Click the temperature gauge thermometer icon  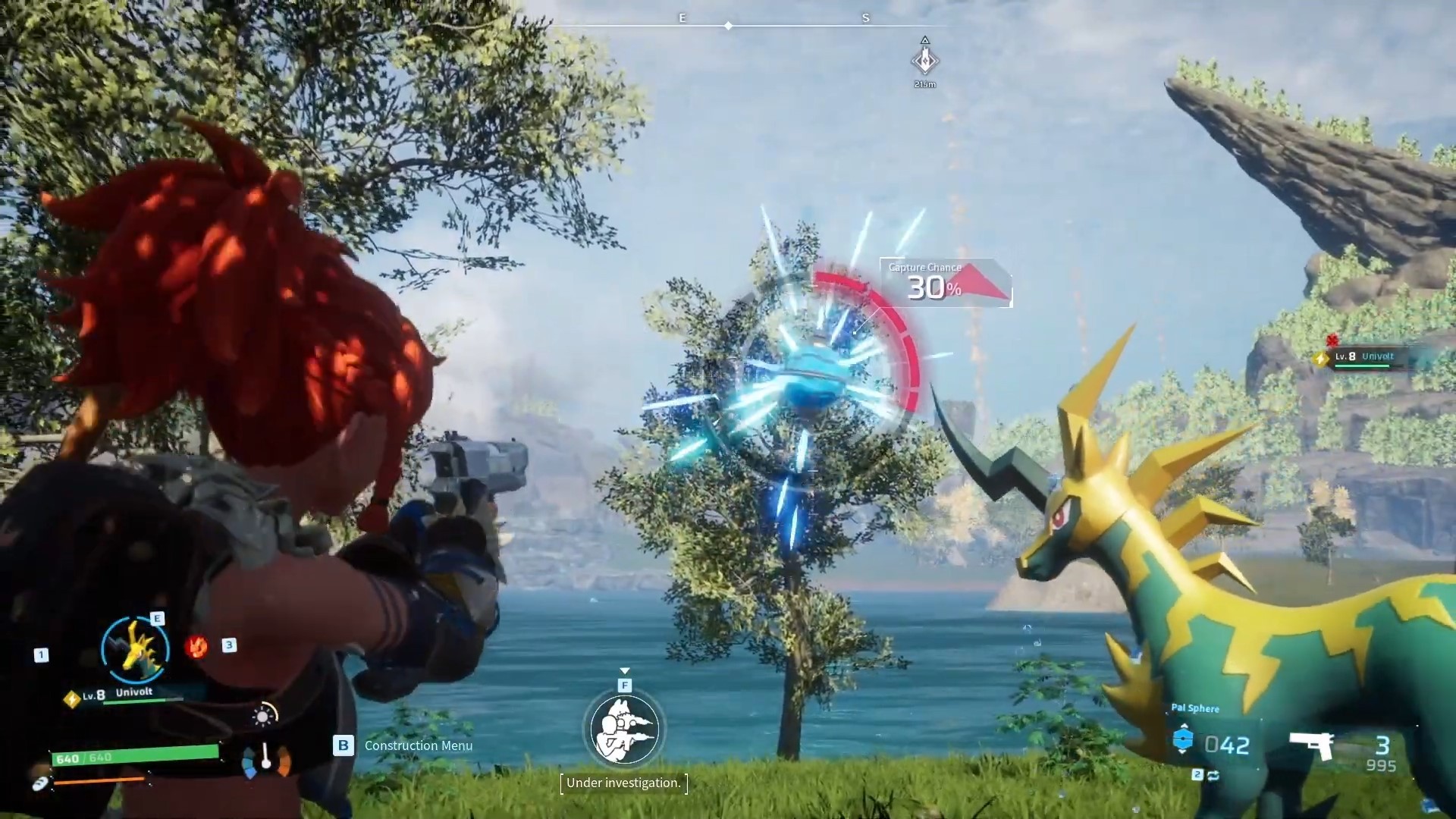click(x=265, y=756)
